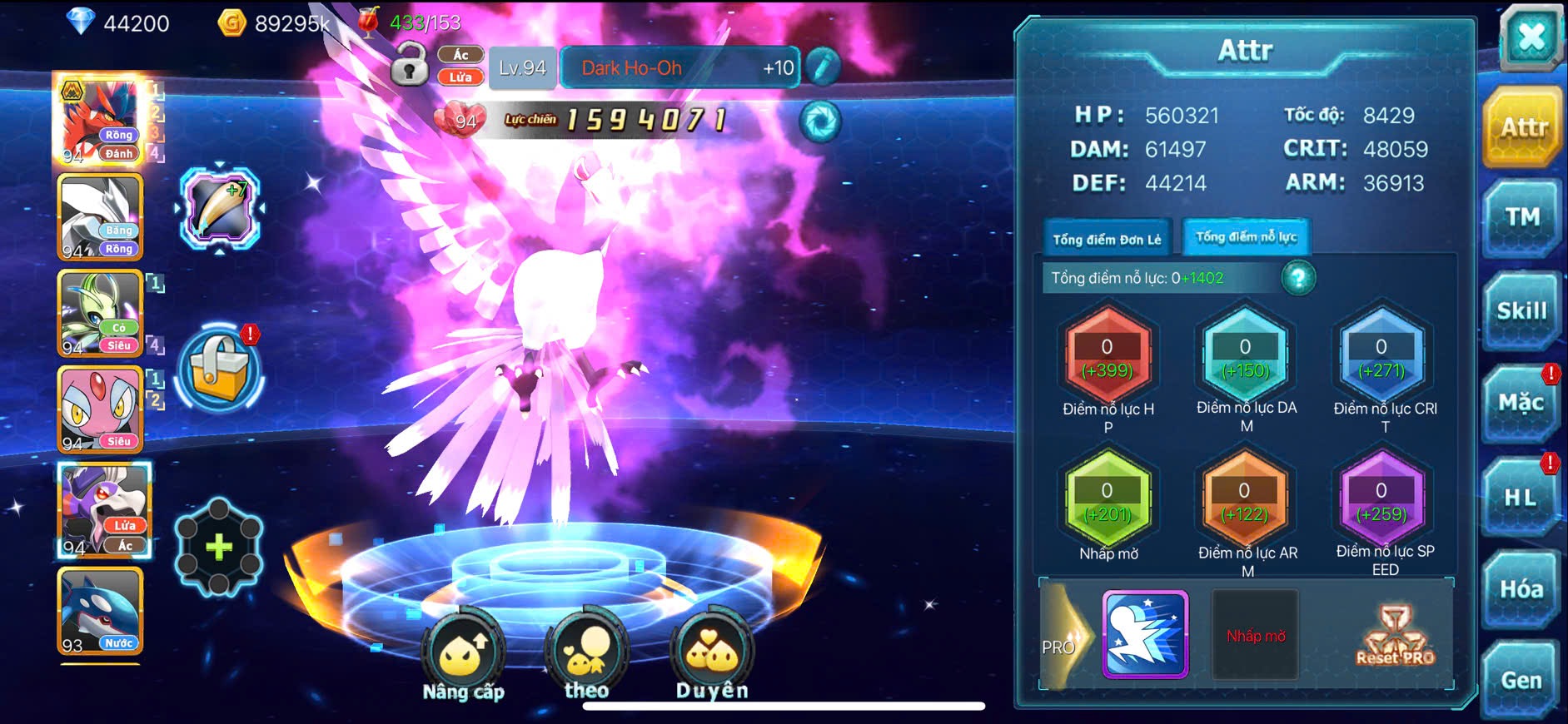Image resolution: width=1568 pixels, height=724 pixels.
Task: Open the Nâng cấp upgrade button
Action: [x=463, y=657]
